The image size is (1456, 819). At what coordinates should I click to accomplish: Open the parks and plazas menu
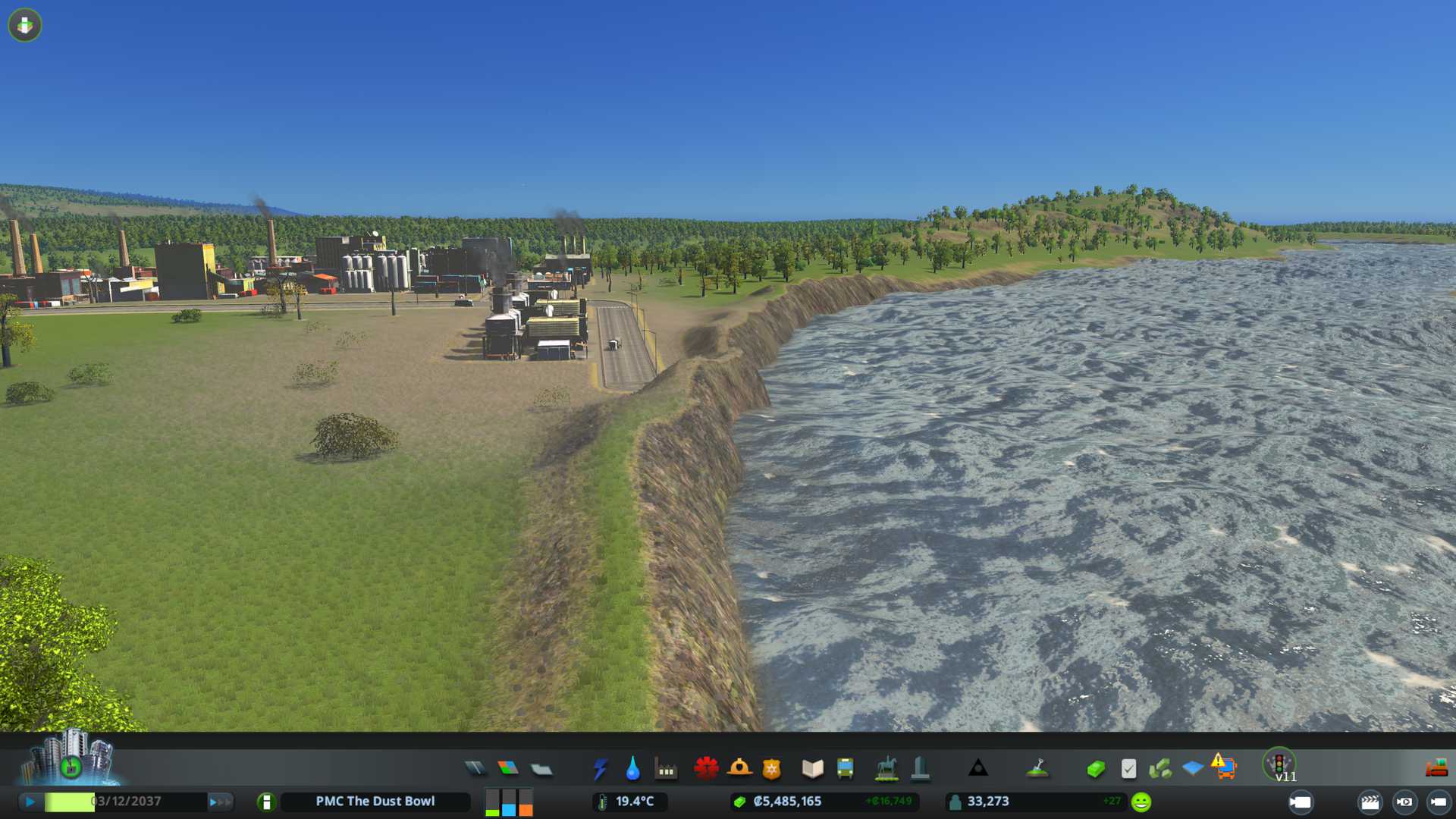coord(886,769)
